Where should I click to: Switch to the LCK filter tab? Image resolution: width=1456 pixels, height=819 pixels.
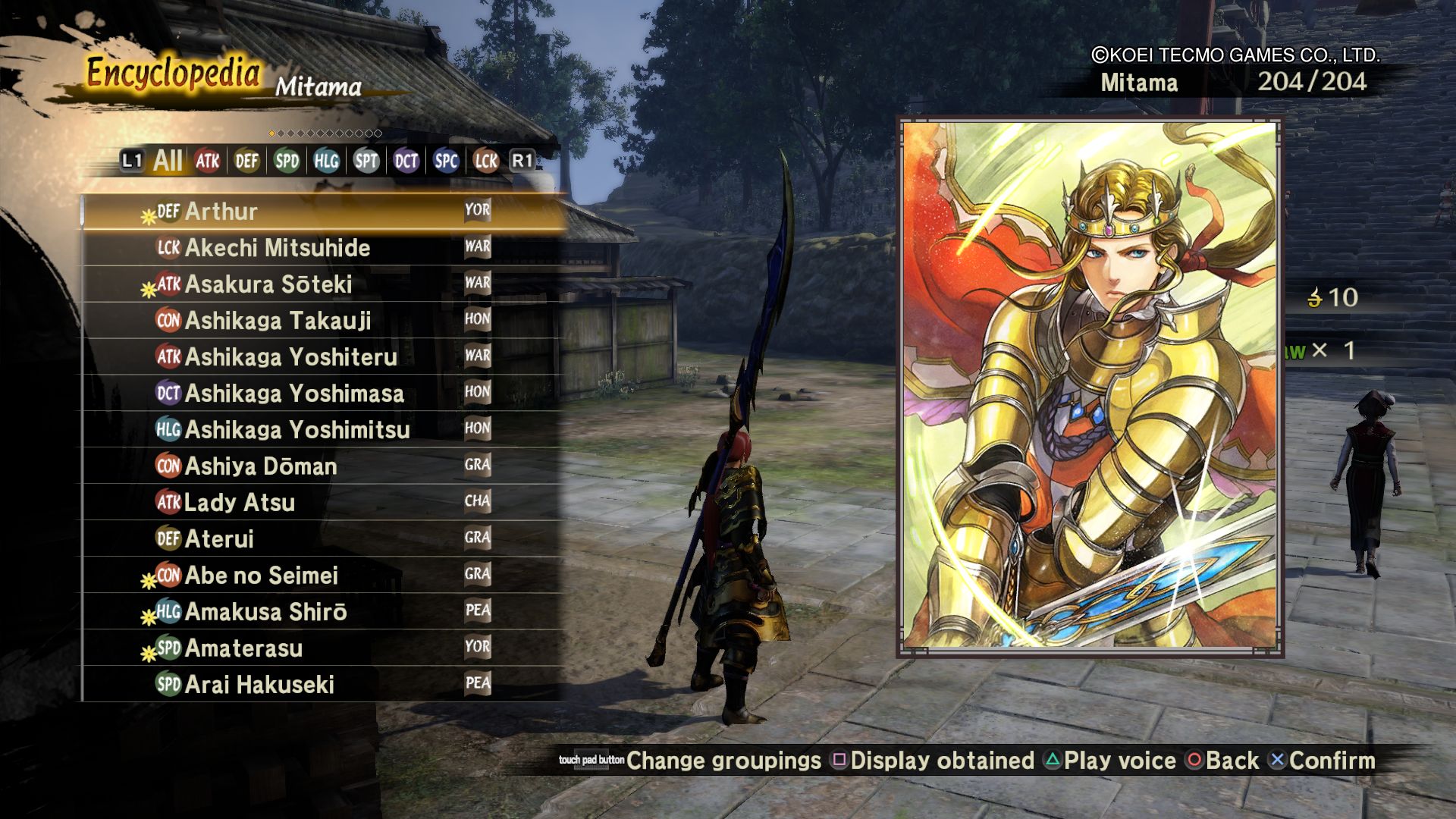485,161
